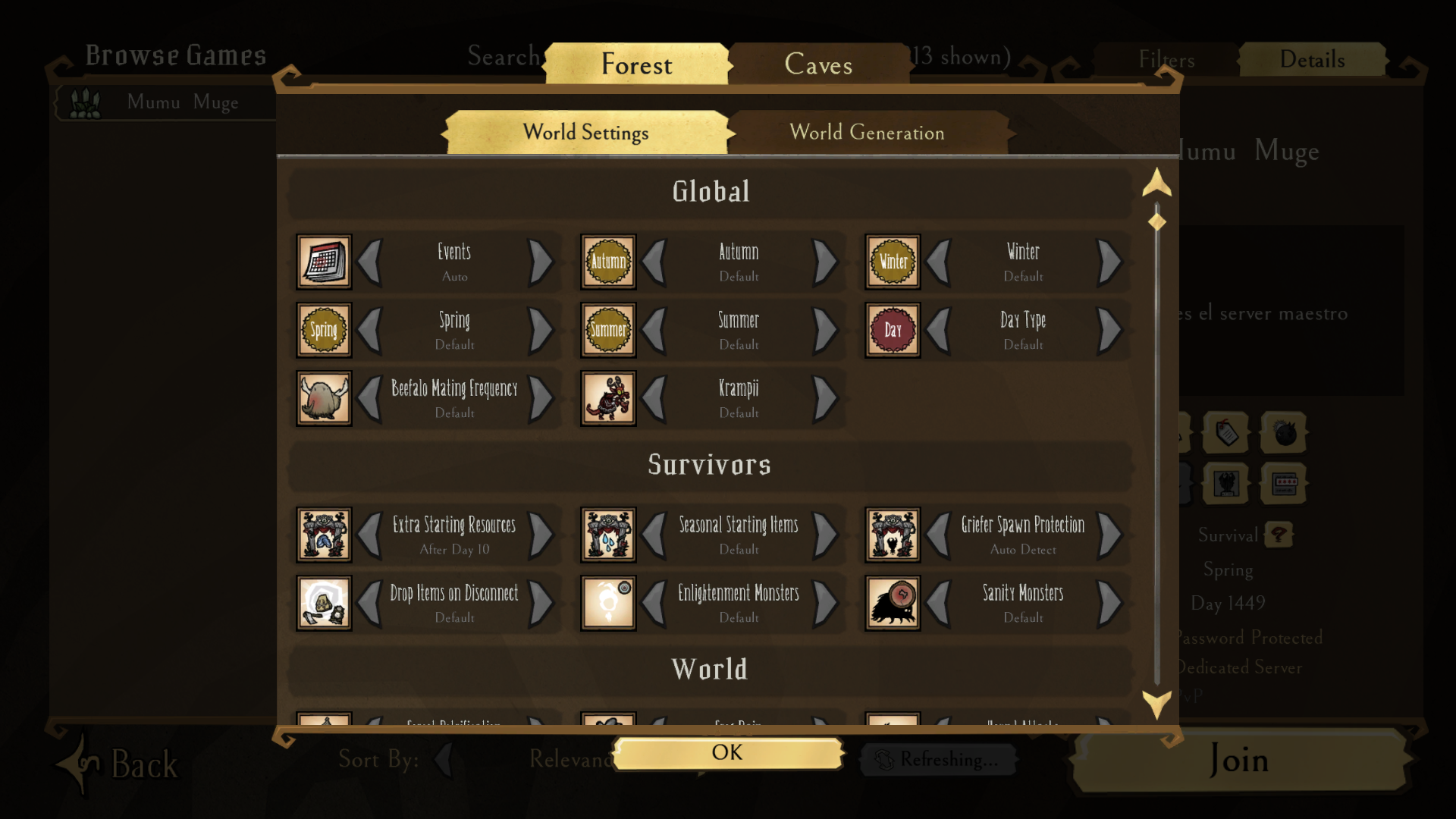Screen dimensions: 1456x819
Task: Click the Beefalo Mating Frequency icon
Action: (323, 398)
